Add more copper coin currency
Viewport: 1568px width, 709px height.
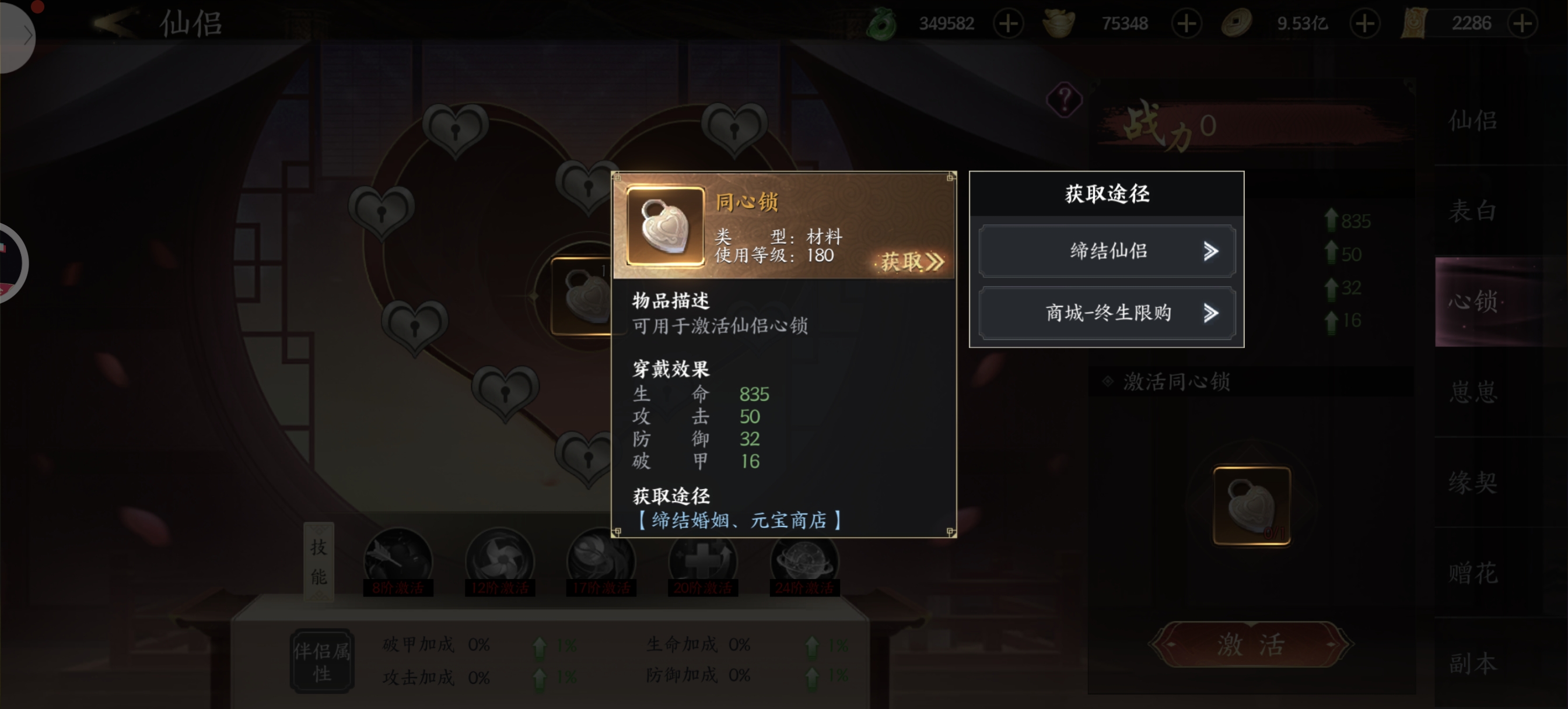1364,24
